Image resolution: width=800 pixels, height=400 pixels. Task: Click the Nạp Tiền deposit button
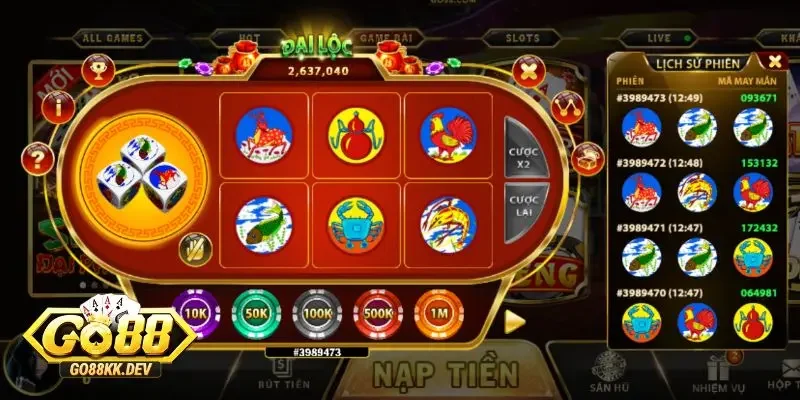coord(446,374)
